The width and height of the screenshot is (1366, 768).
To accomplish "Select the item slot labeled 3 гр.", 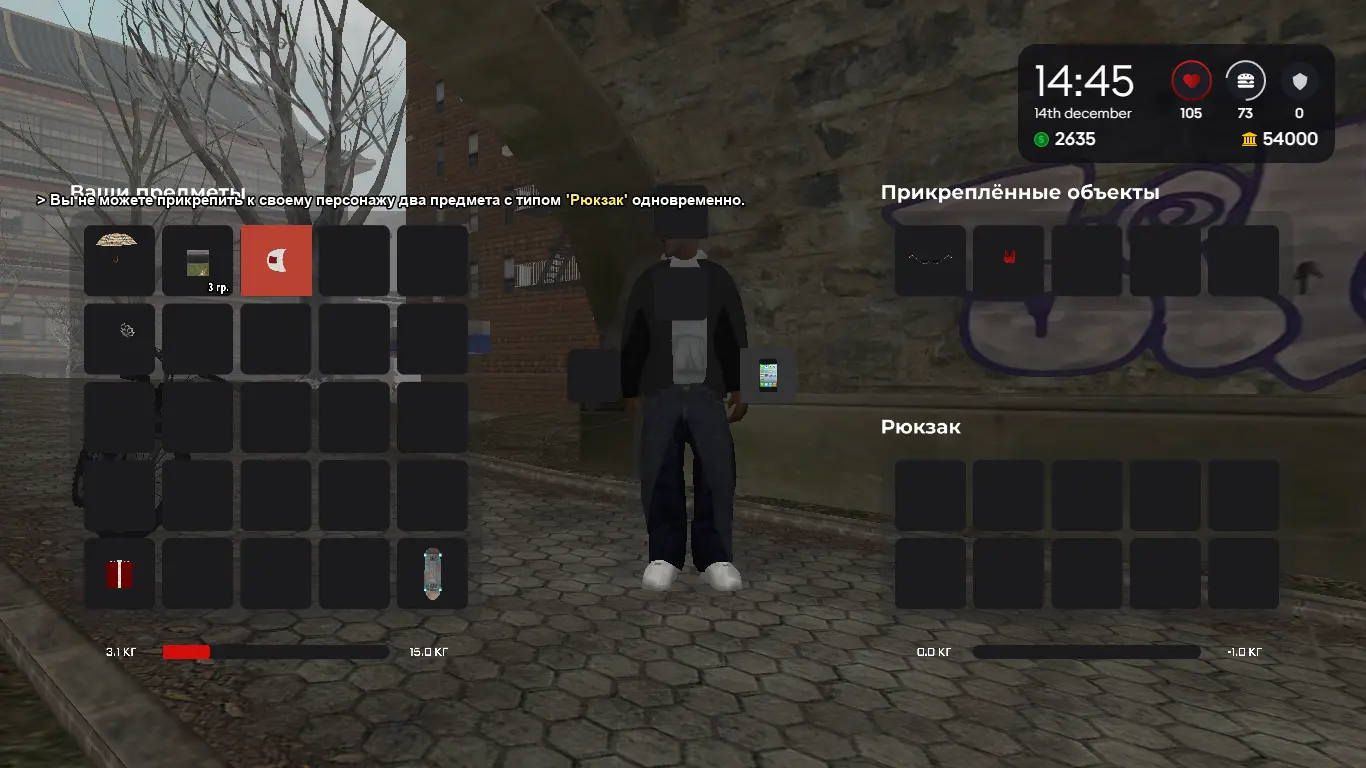I will [x=197, y=260].
